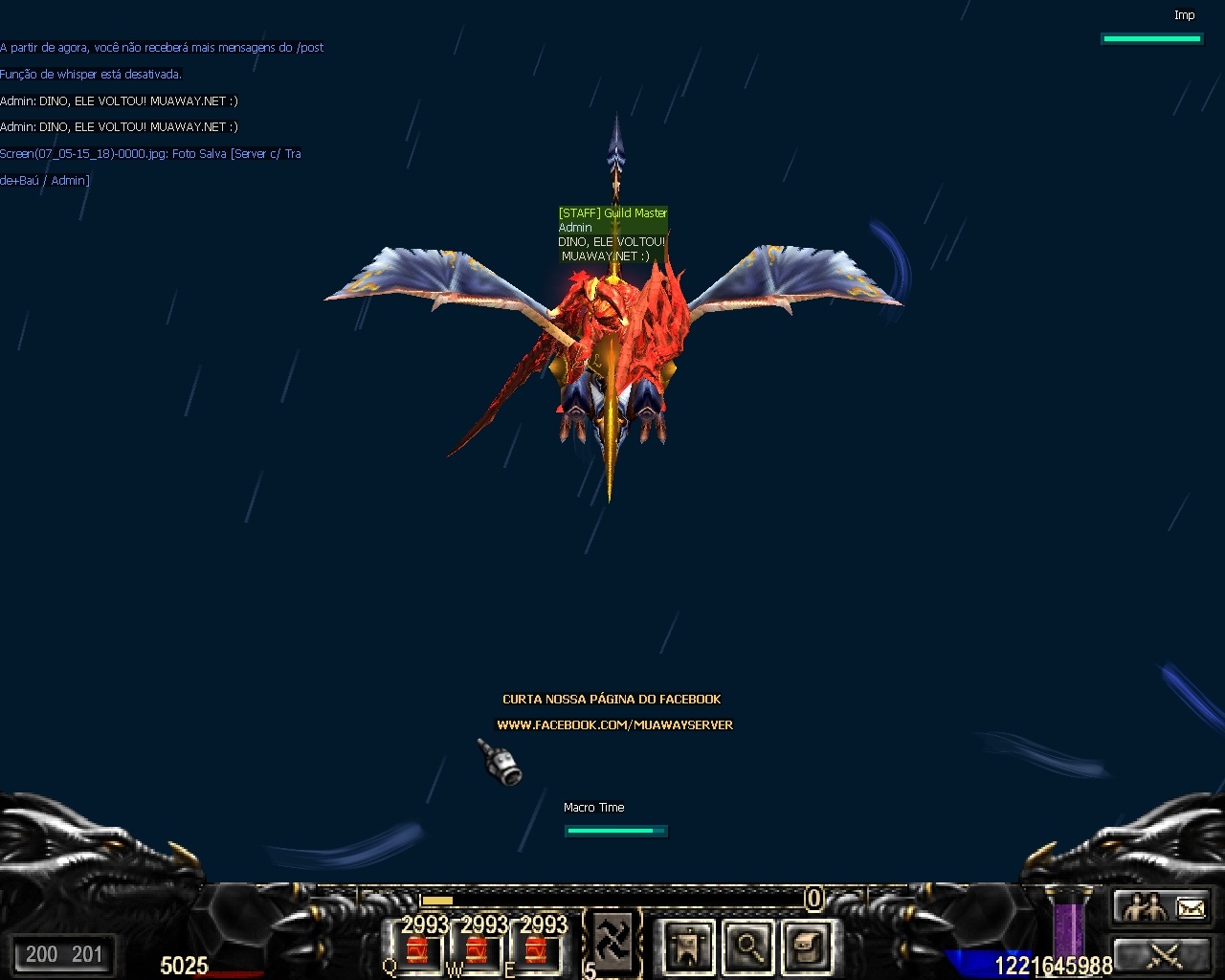Open the scroll icon button
This screenshot has height=980, width=1225.
pos(806,947)
